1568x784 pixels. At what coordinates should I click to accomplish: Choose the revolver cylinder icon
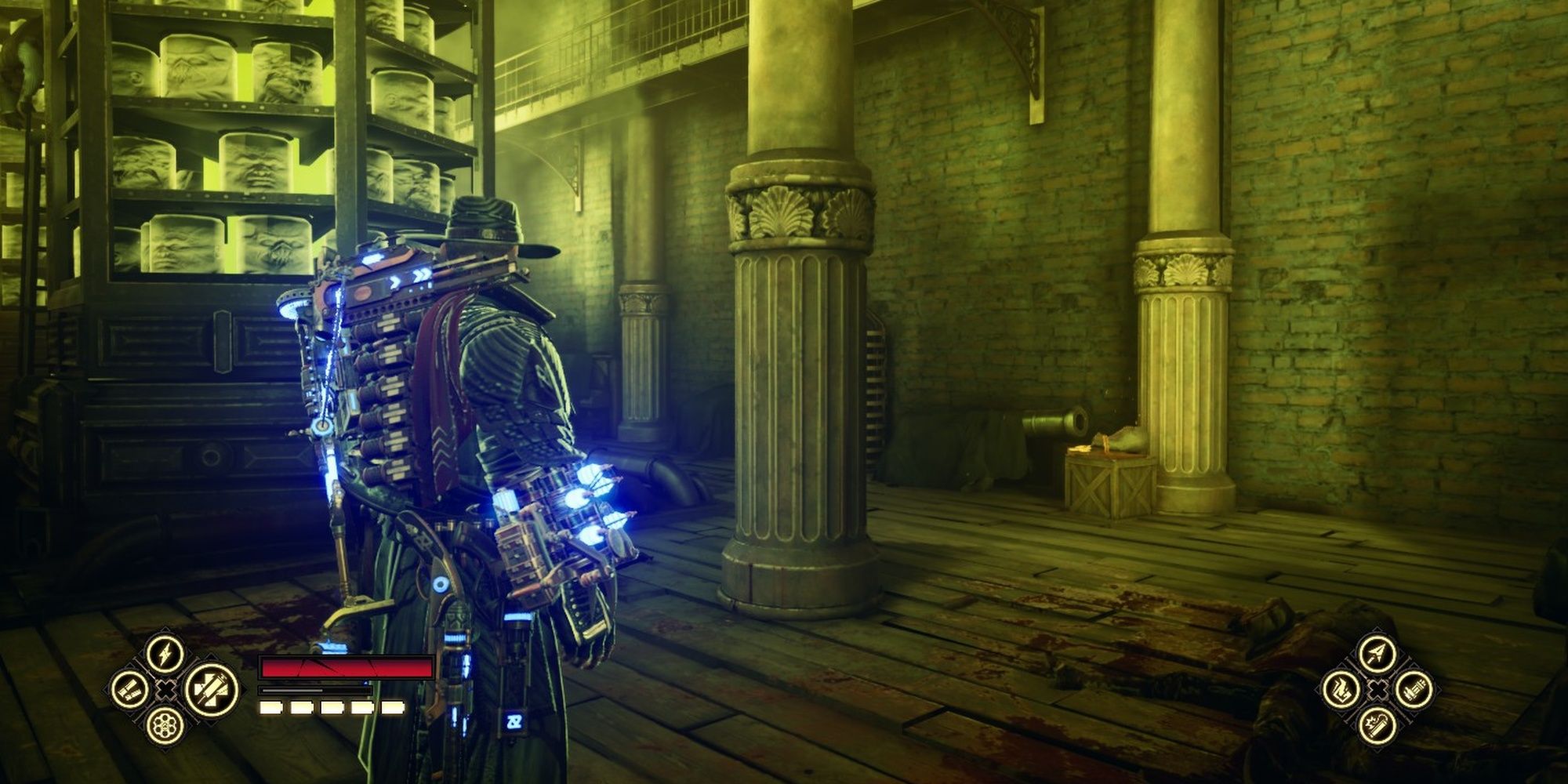pyautogui.click(x=165, y=725)
